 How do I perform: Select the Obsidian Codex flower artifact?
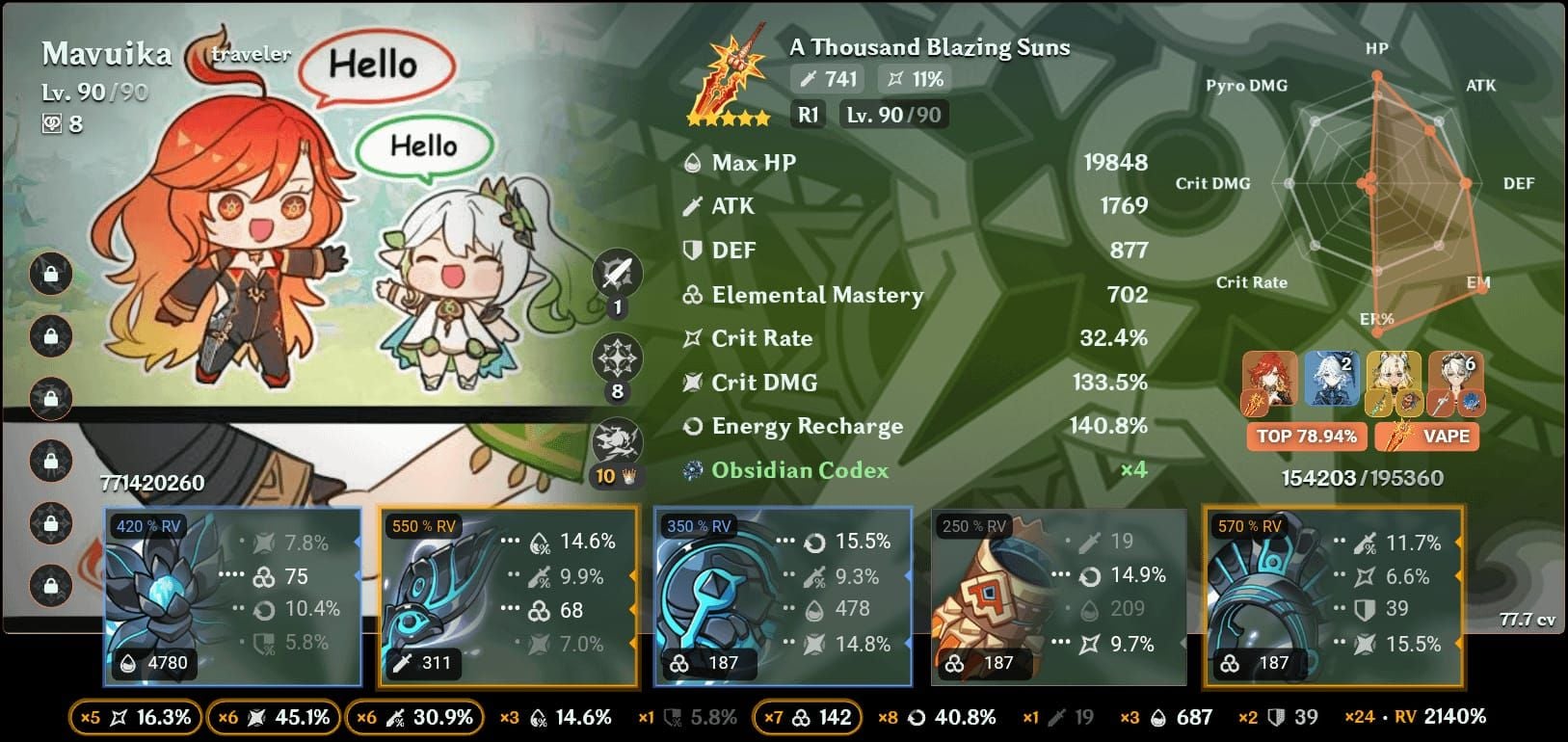(x=232, y=596)
